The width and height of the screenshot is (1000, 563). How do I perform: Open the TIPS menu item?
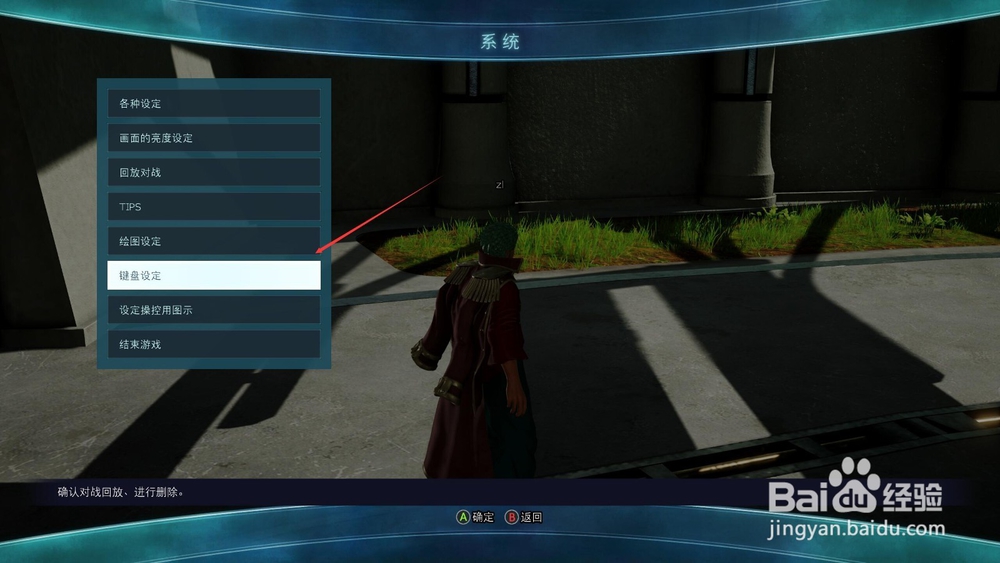click(x=213, y=207)
